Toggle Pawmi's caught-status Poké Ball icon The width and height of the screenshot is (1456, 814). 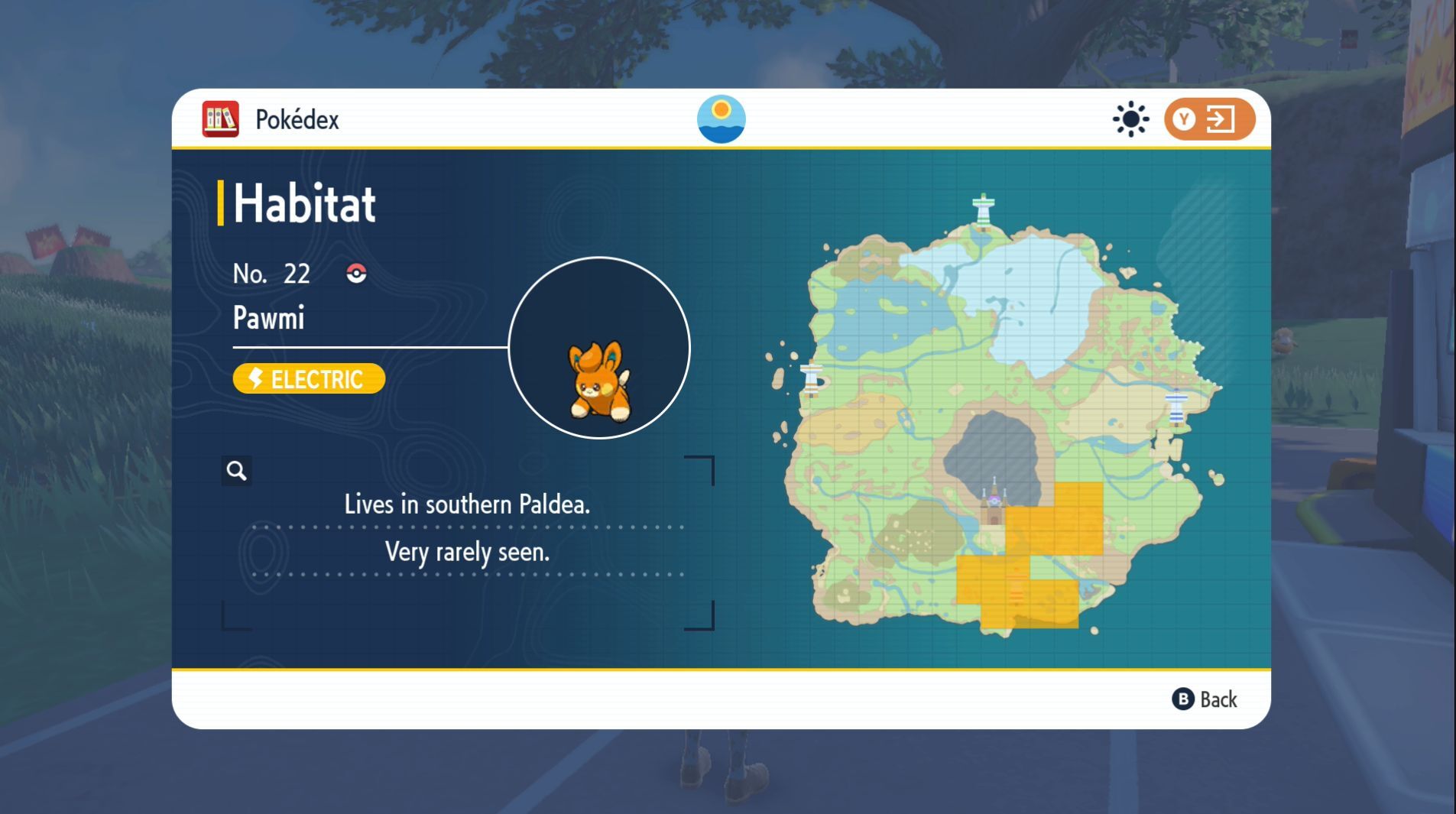point(355,273)
